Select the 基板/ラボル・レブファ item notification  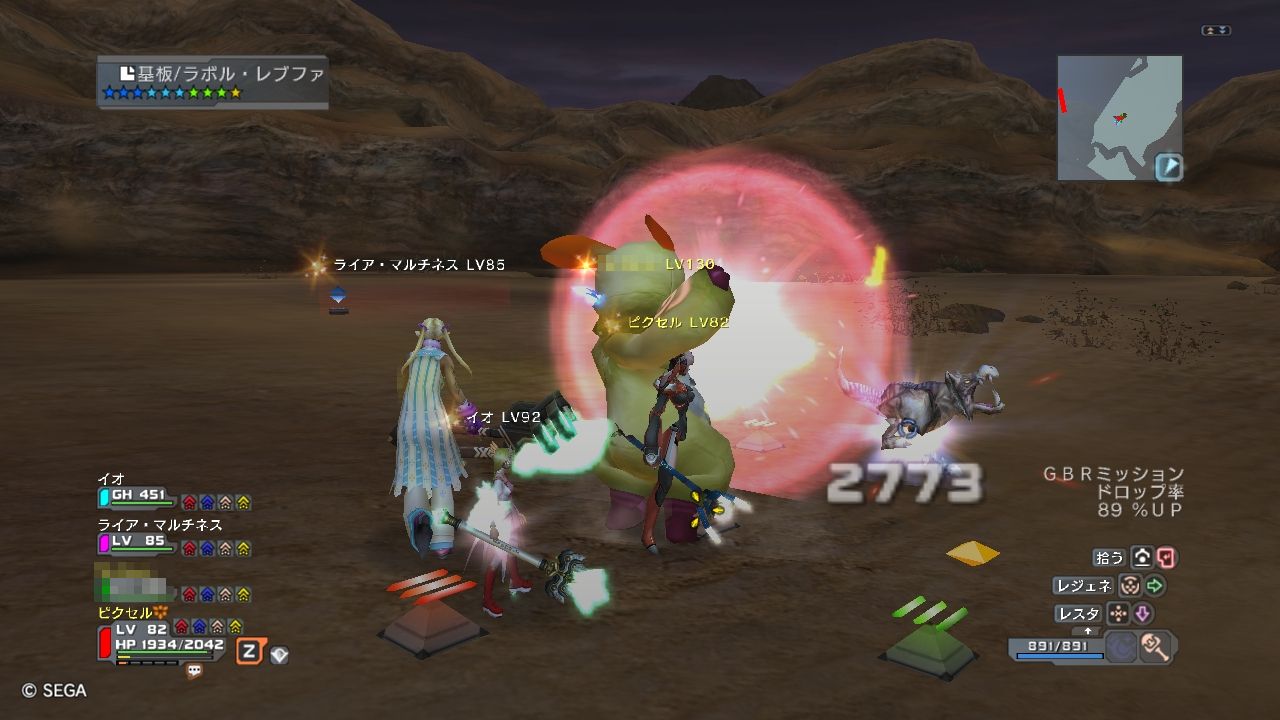click(213, 80)
